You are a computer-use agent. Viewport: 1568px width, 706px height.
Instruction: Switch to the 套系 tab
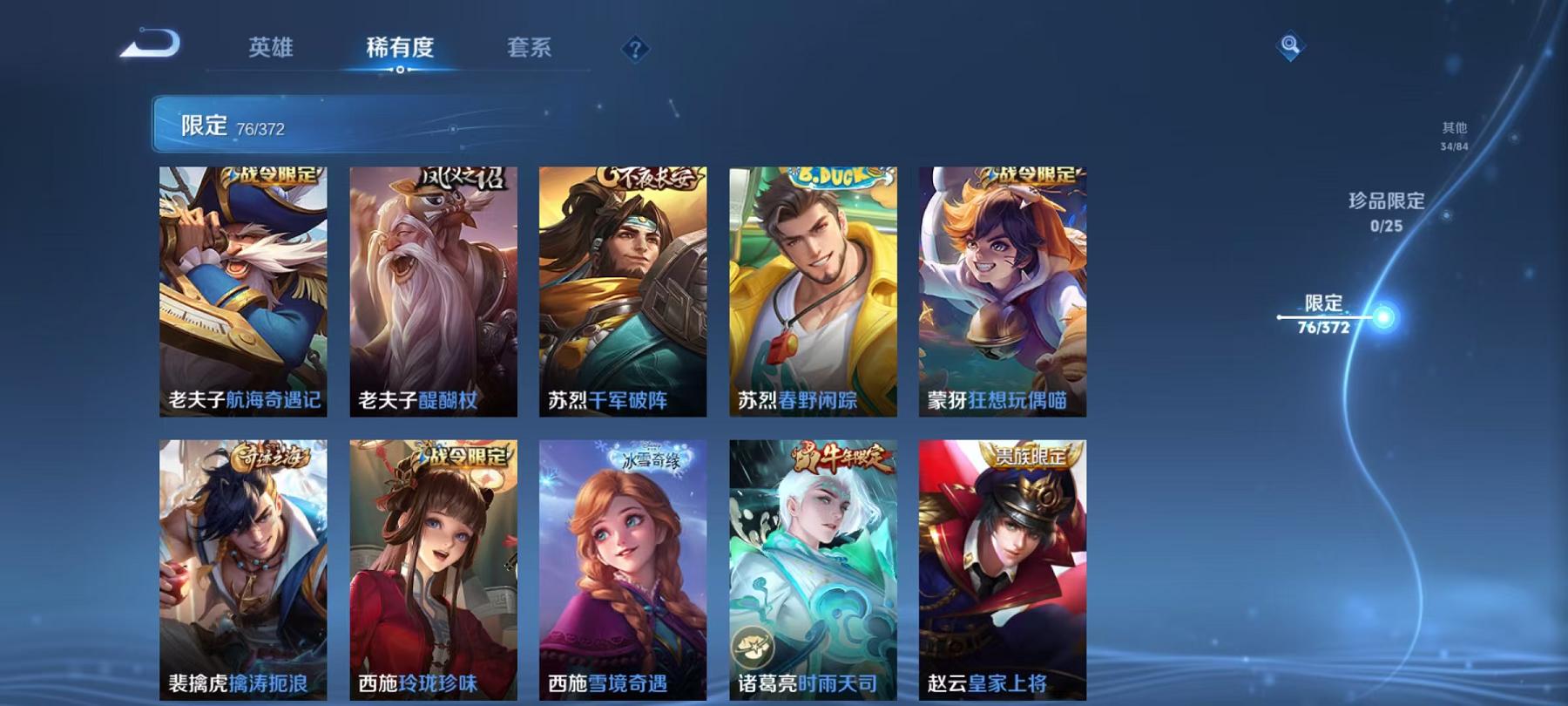(531, 50)
